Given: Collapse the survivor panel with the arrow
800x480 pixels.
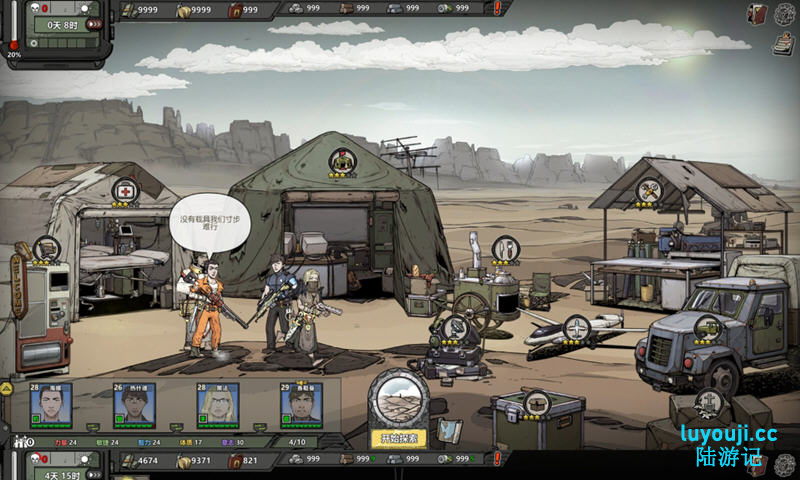Looking at the screenshot, I should (x=6, y=388).
